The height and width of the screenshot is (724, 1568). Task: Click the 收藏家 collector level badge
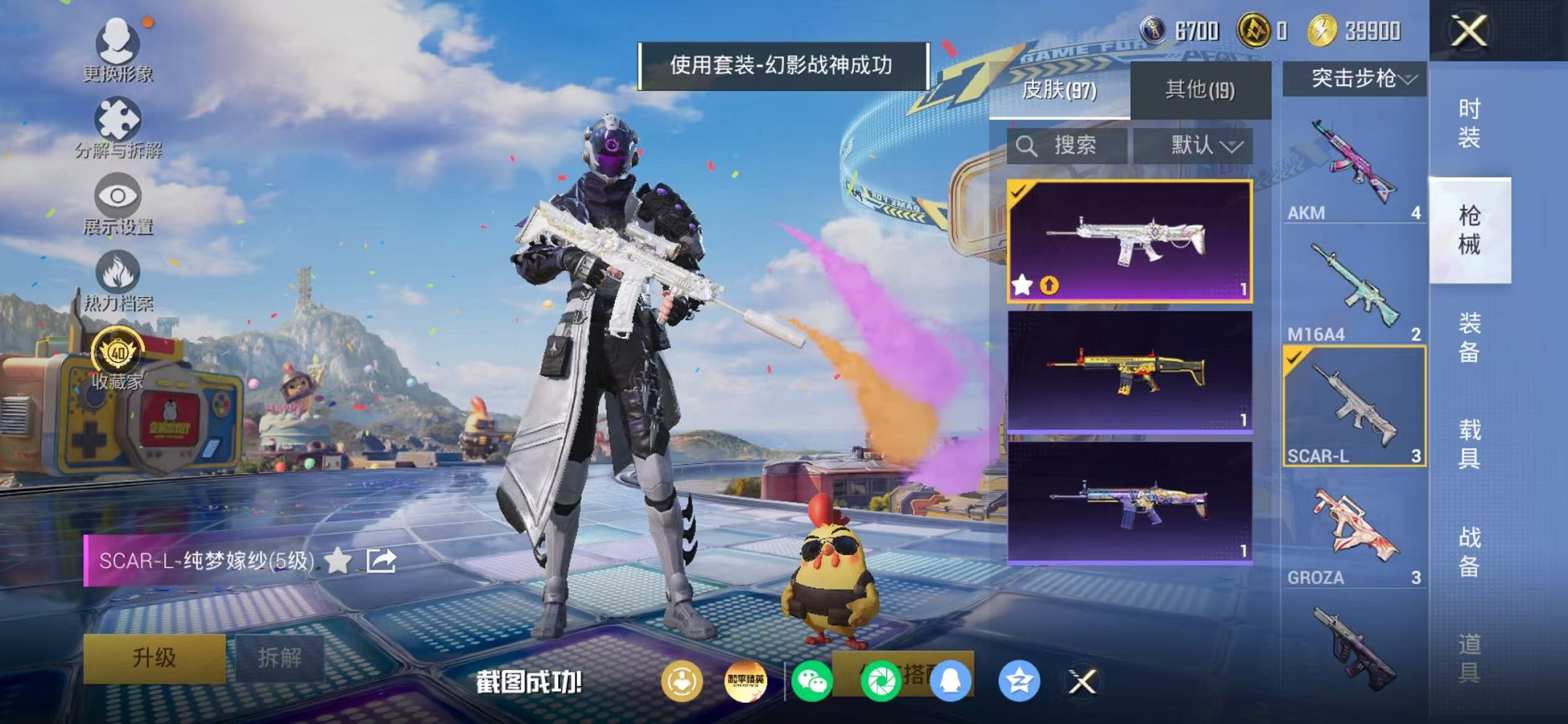[x=119, y=352]
